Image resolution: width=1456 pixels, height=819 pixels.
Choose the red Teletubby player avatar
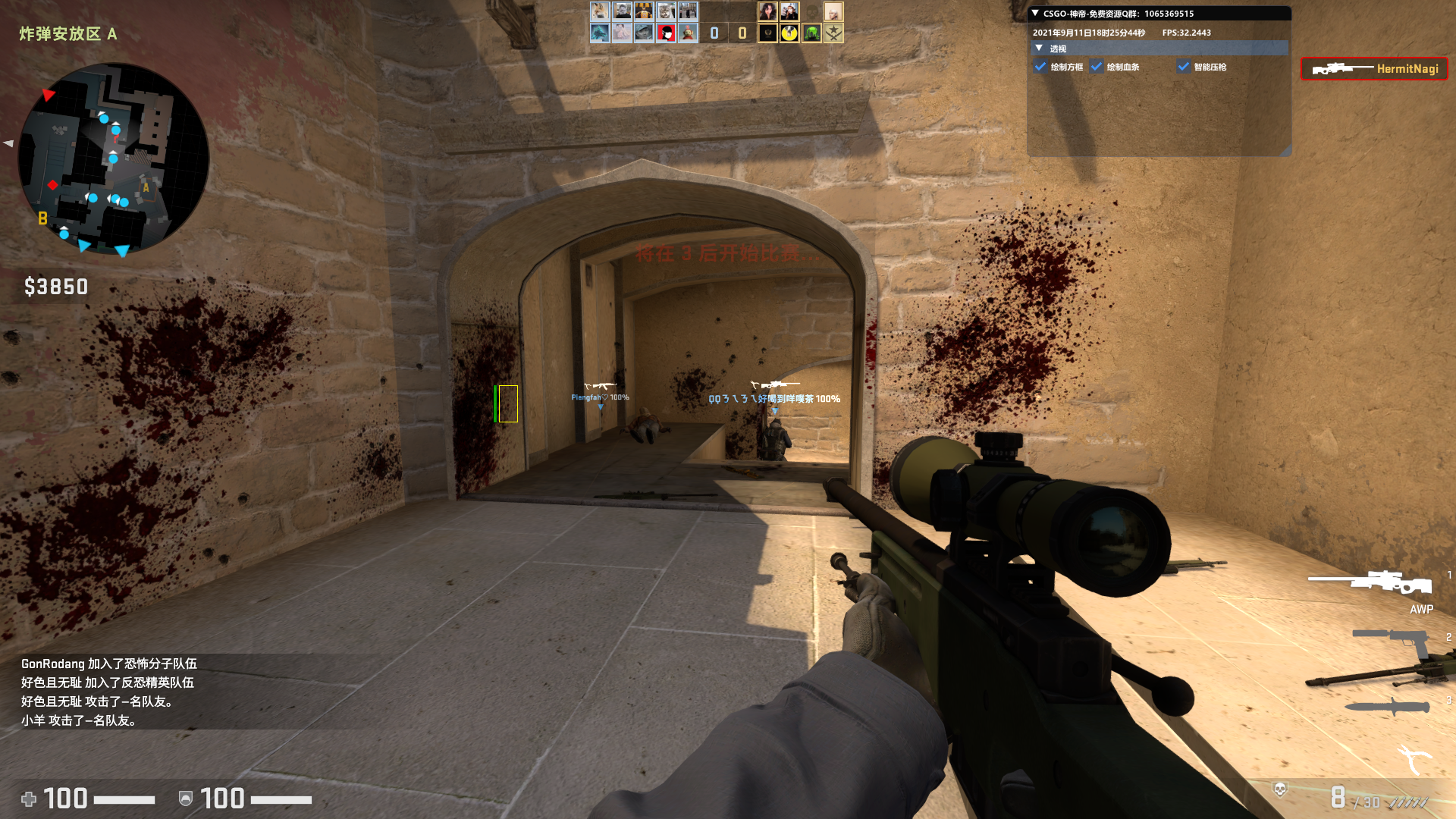pyautogui.click(x=688, y=33)
